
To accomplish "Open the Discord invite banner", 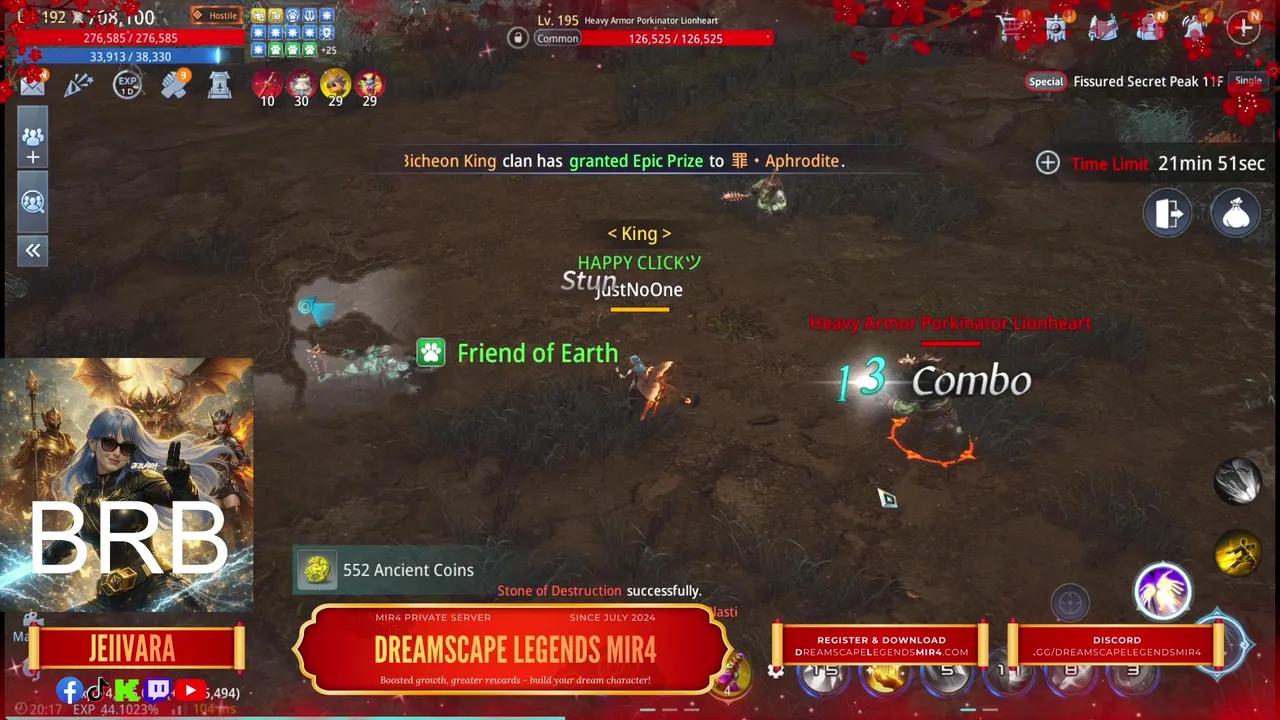I will [x=1116, y=645].
